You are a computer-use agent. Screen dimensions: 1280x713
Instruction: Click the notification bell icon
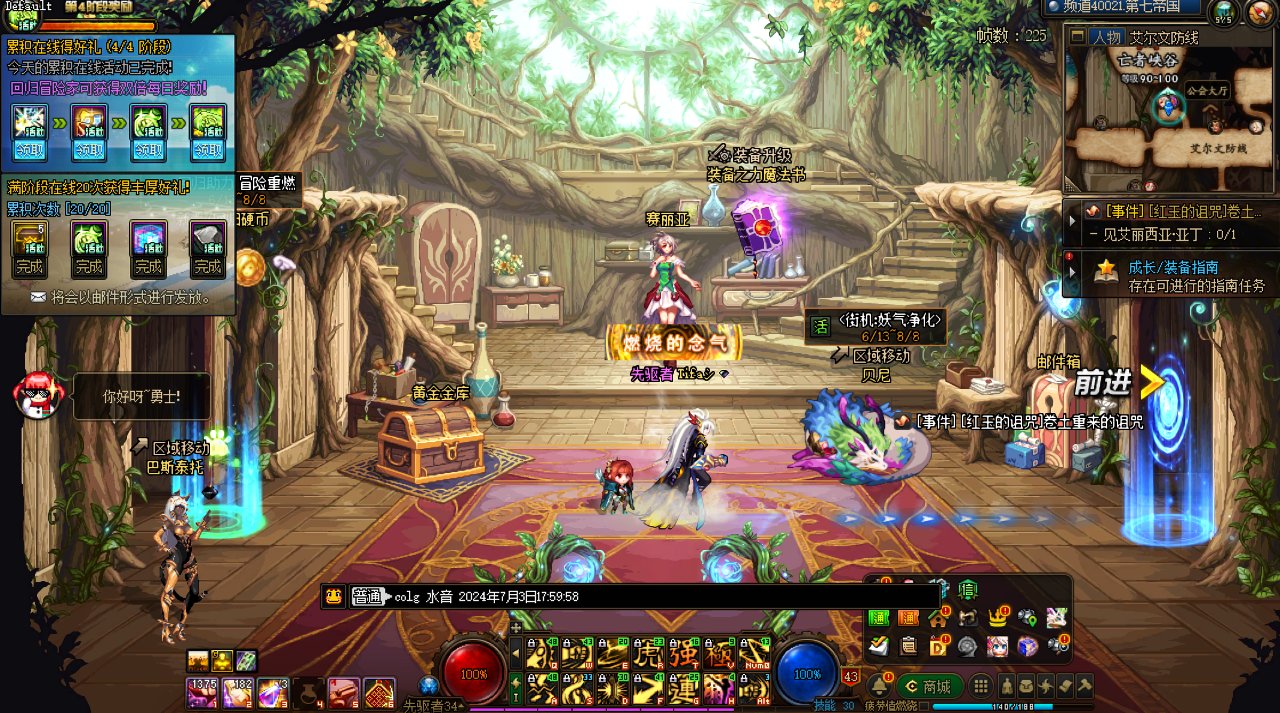click(878, 686)
